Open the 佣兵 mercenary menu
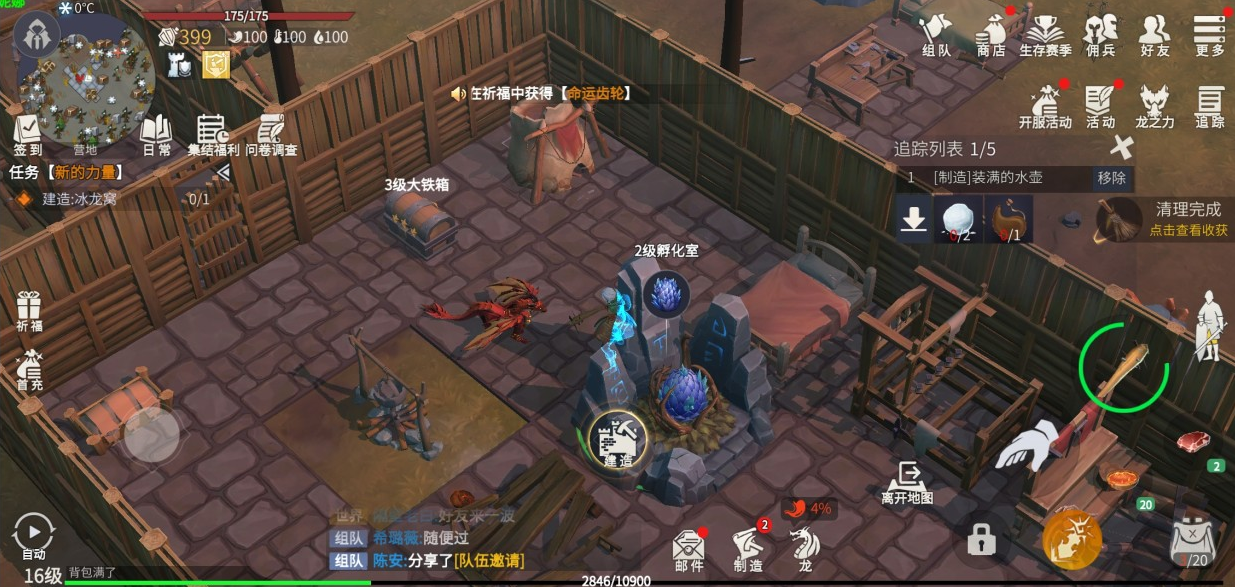Screen dimensions: 1235x587 [1100, 34]
